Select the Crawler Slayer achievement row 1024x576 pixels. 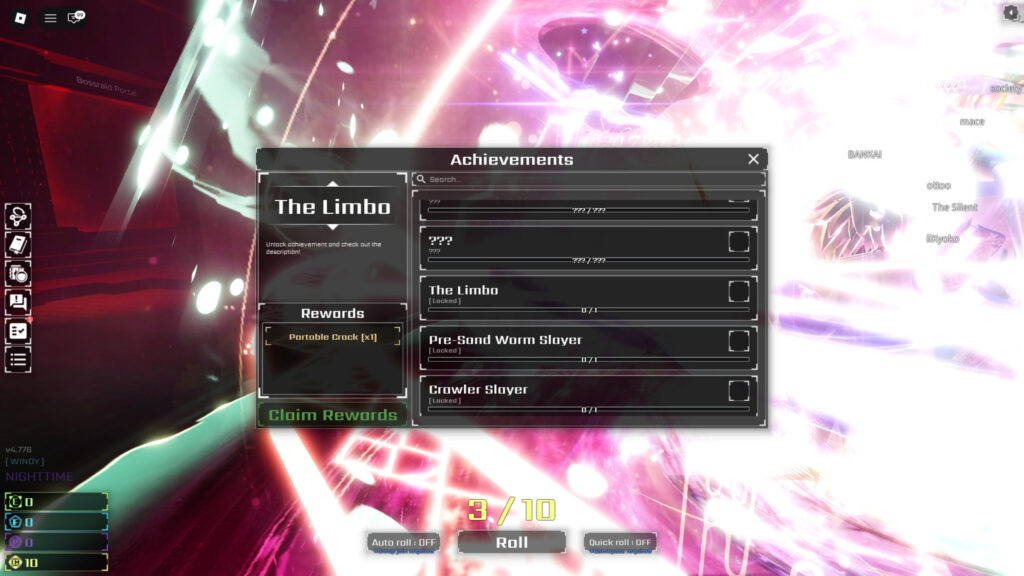click(588, 397)
